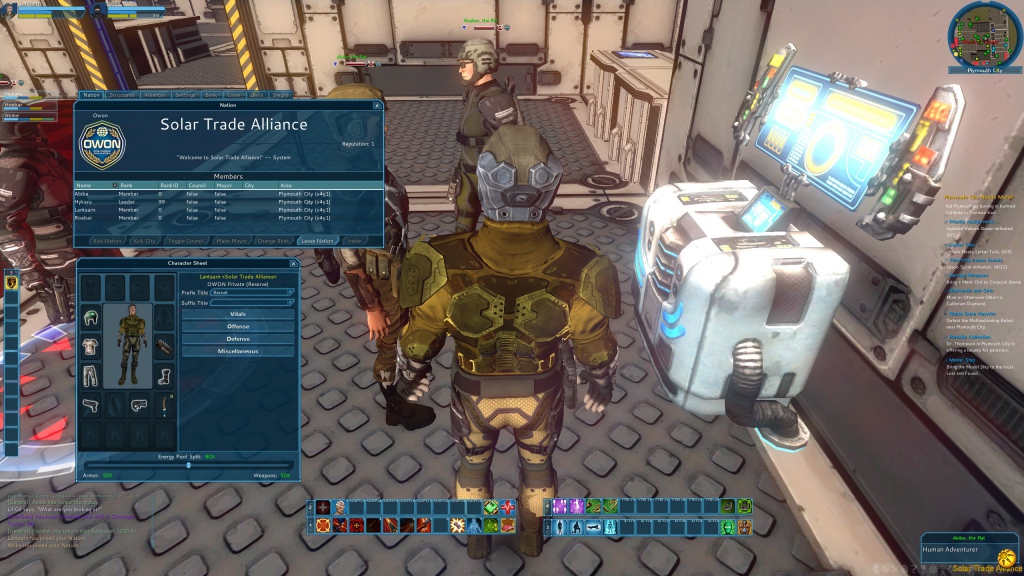Switch to the Bank tab
1024x576 pixels.
(x=211, y=95)
